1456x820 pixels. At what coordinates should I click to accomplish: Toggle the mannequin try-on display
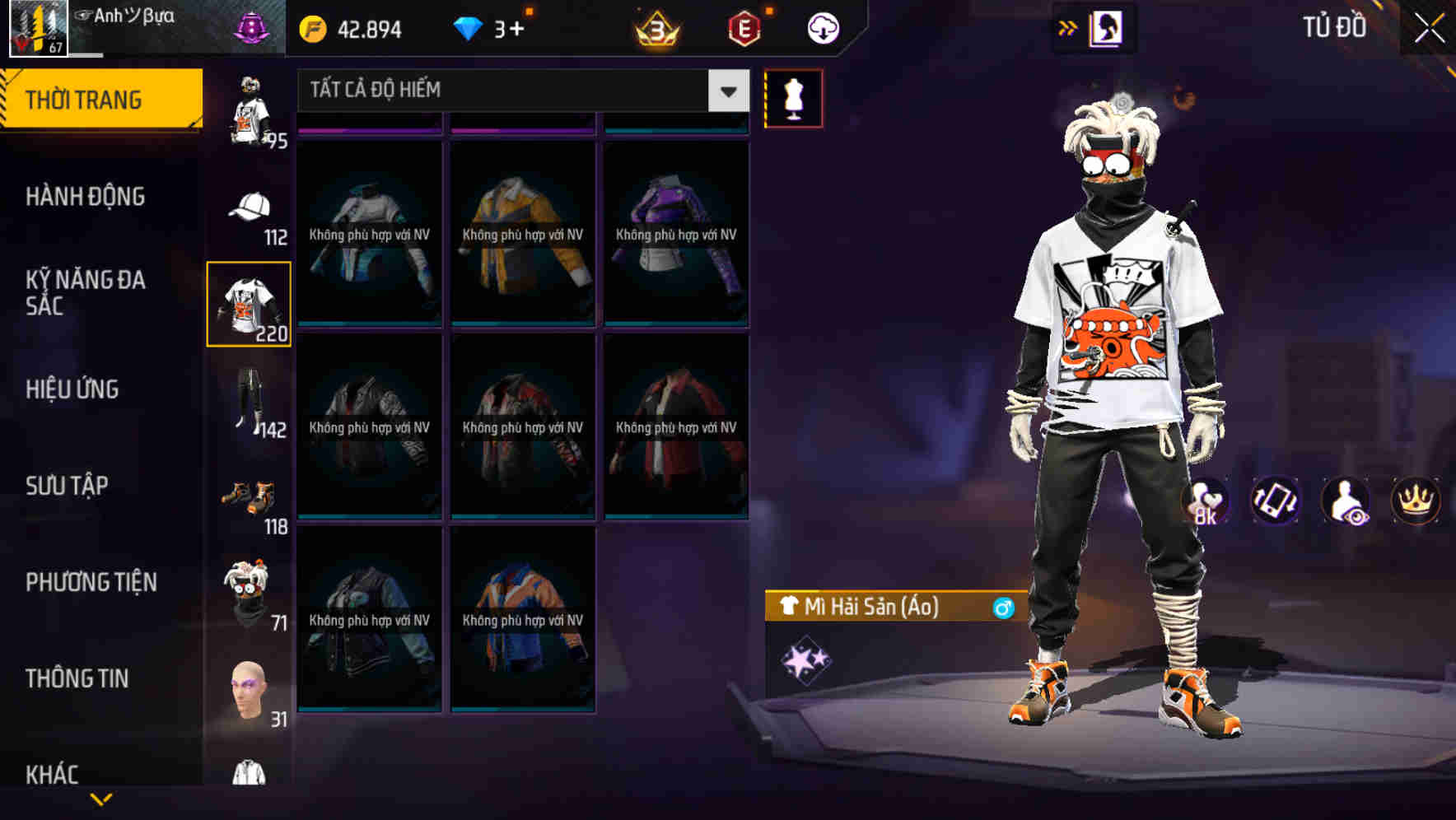pyautogui.click(x=793, y=98)
